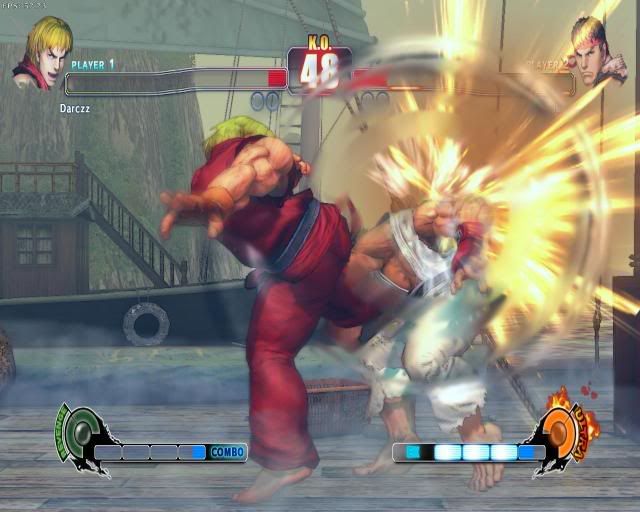Click Ryu's Player 2 portrait
Screen dimensions: 640x512
[598, 51]
